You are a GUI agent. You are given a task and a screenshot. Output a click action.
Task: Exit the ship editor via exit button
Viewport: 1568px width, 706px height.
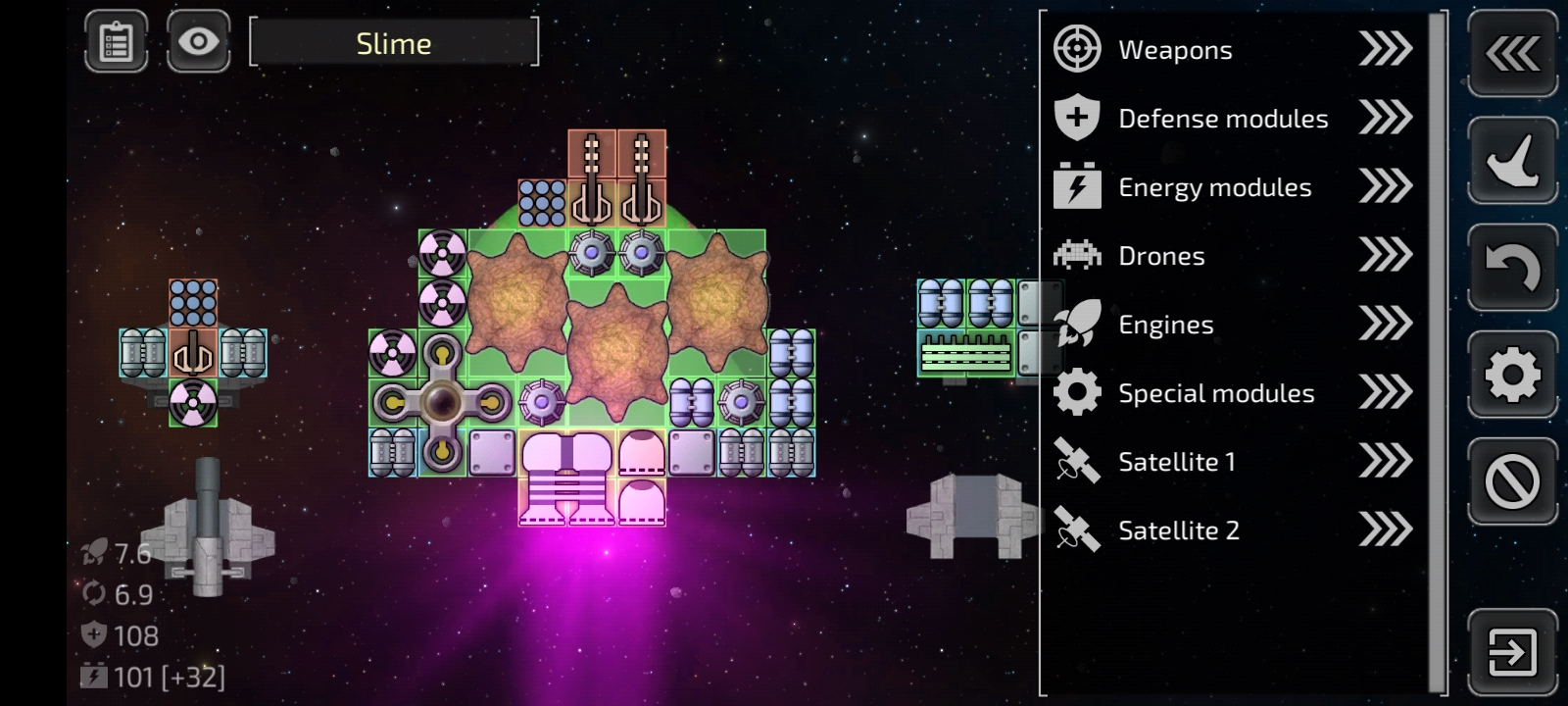coord(1512,652)
